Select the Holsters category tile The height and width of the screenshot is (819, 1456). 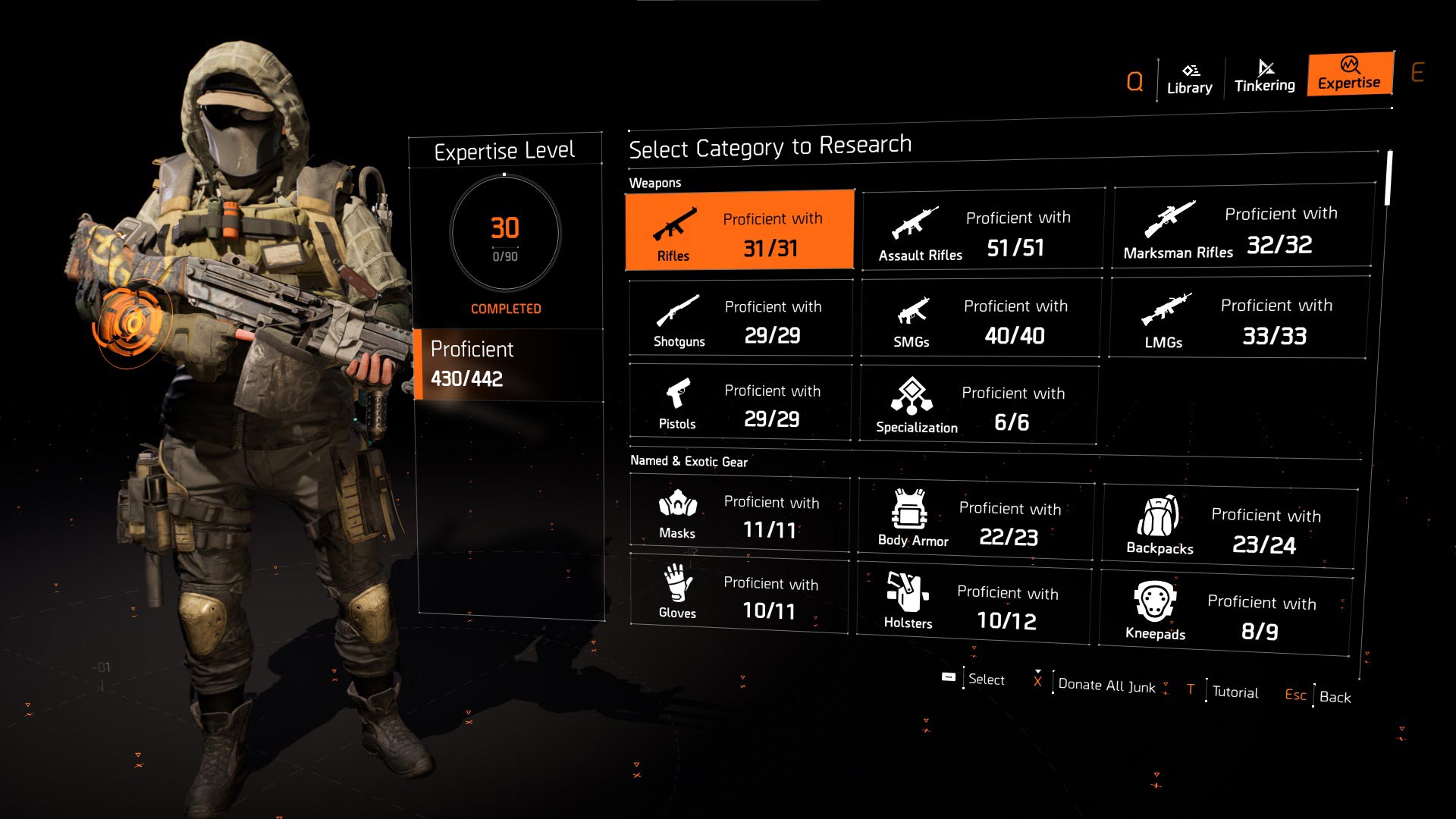pos(974,604)
